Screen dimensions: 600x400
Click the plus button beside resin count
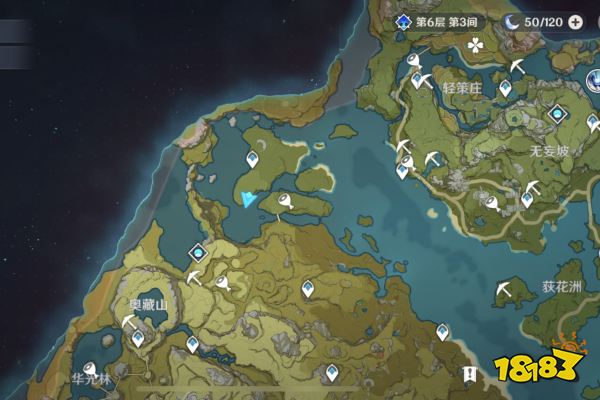[576, 21]
